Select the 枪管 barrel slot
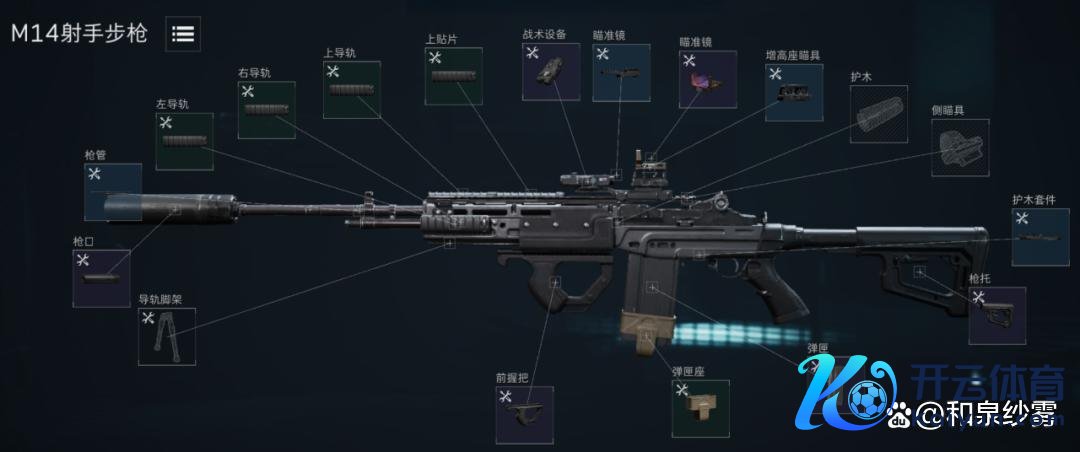The height and width of the screenshot is (452, 1080). tap(113, 192)
